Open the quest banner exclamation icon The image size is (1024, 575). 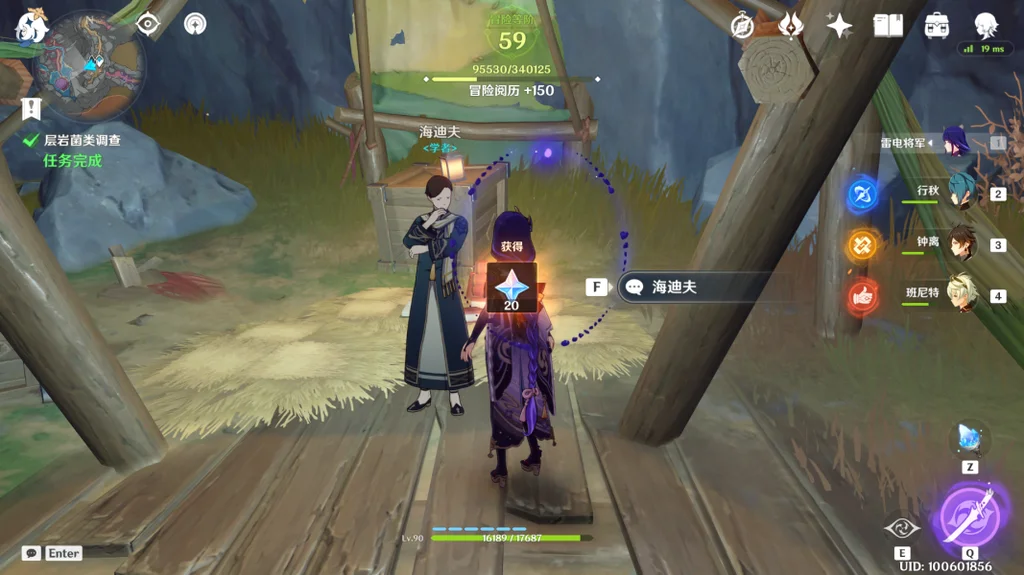tap(31, 108)
